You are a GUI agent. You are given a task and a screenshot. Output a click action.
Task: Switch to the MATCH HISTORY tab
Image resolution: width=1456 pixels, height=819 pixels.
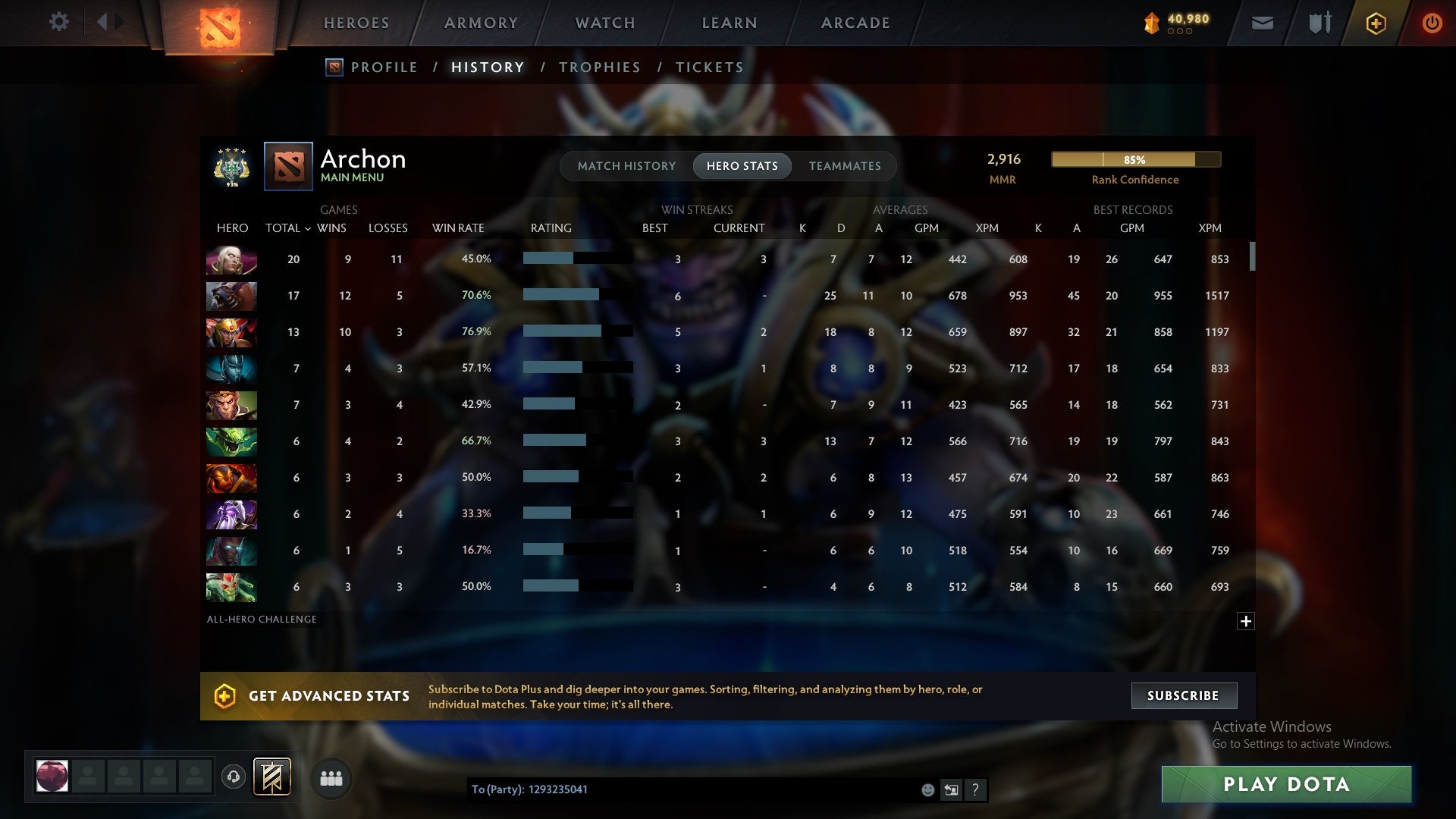coord(626,165)
